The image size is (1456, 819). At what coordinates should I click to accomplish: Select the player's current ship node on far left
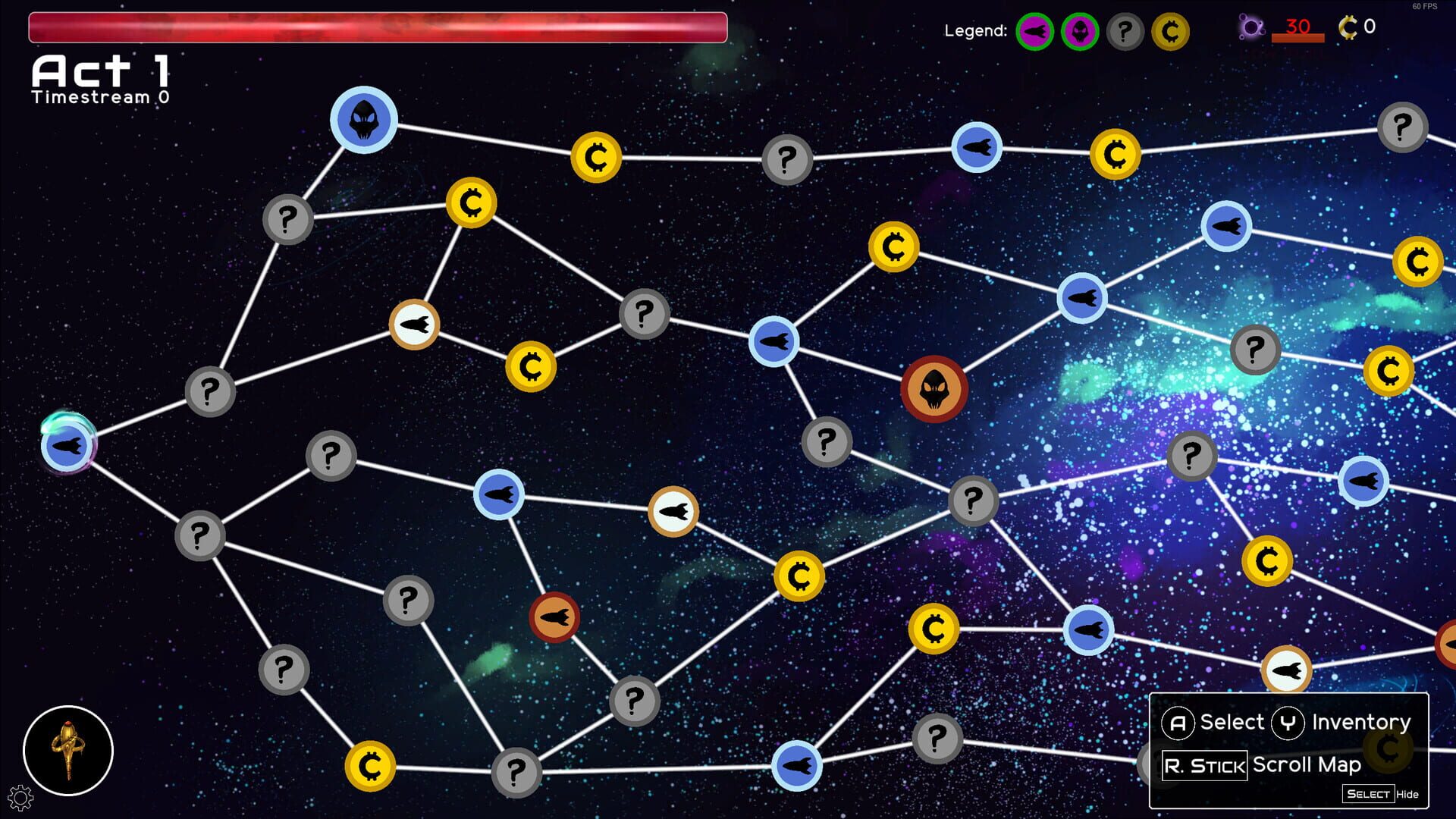[68, 446]
